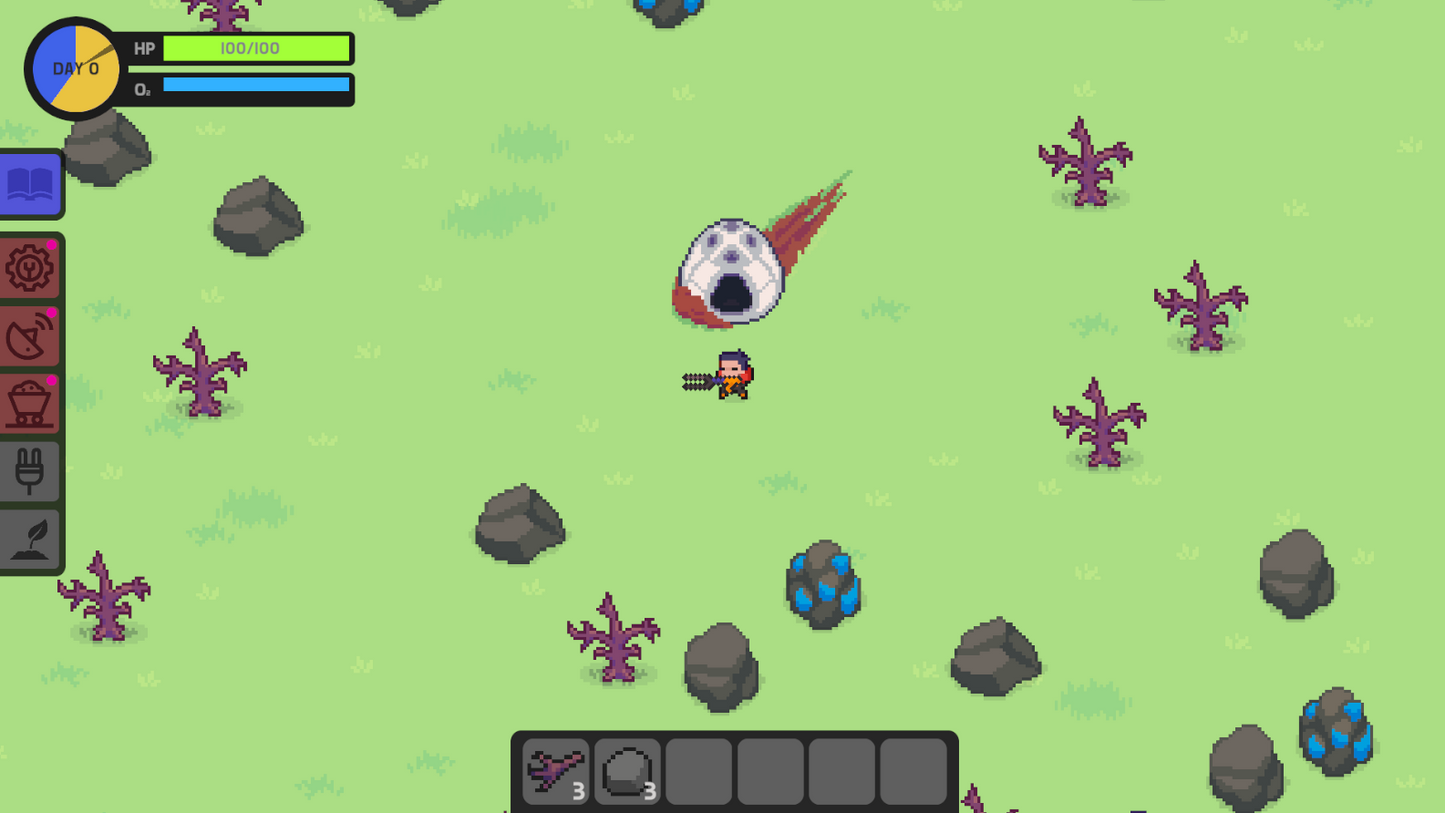Open the crafting gear menu

coord(30,268)
